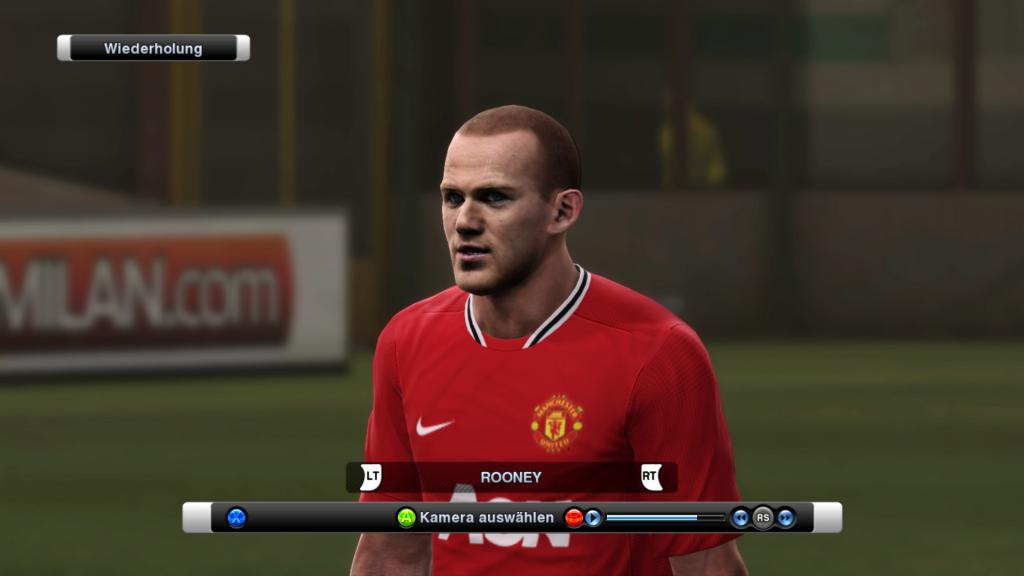Click the Wiederholung replay label

tap(153, 48)
